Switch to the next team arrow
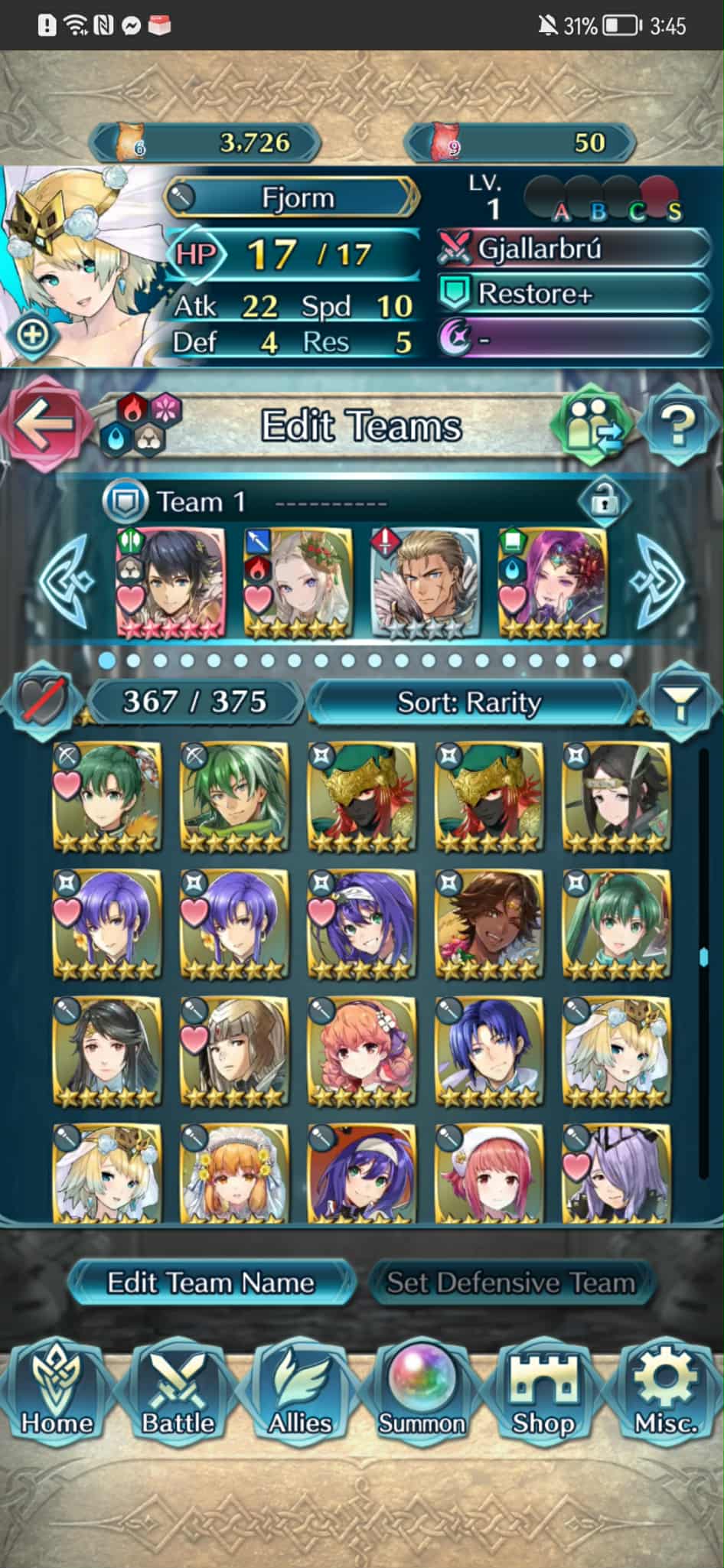This screenshot has width=724, height=1568. coord(655,582)
